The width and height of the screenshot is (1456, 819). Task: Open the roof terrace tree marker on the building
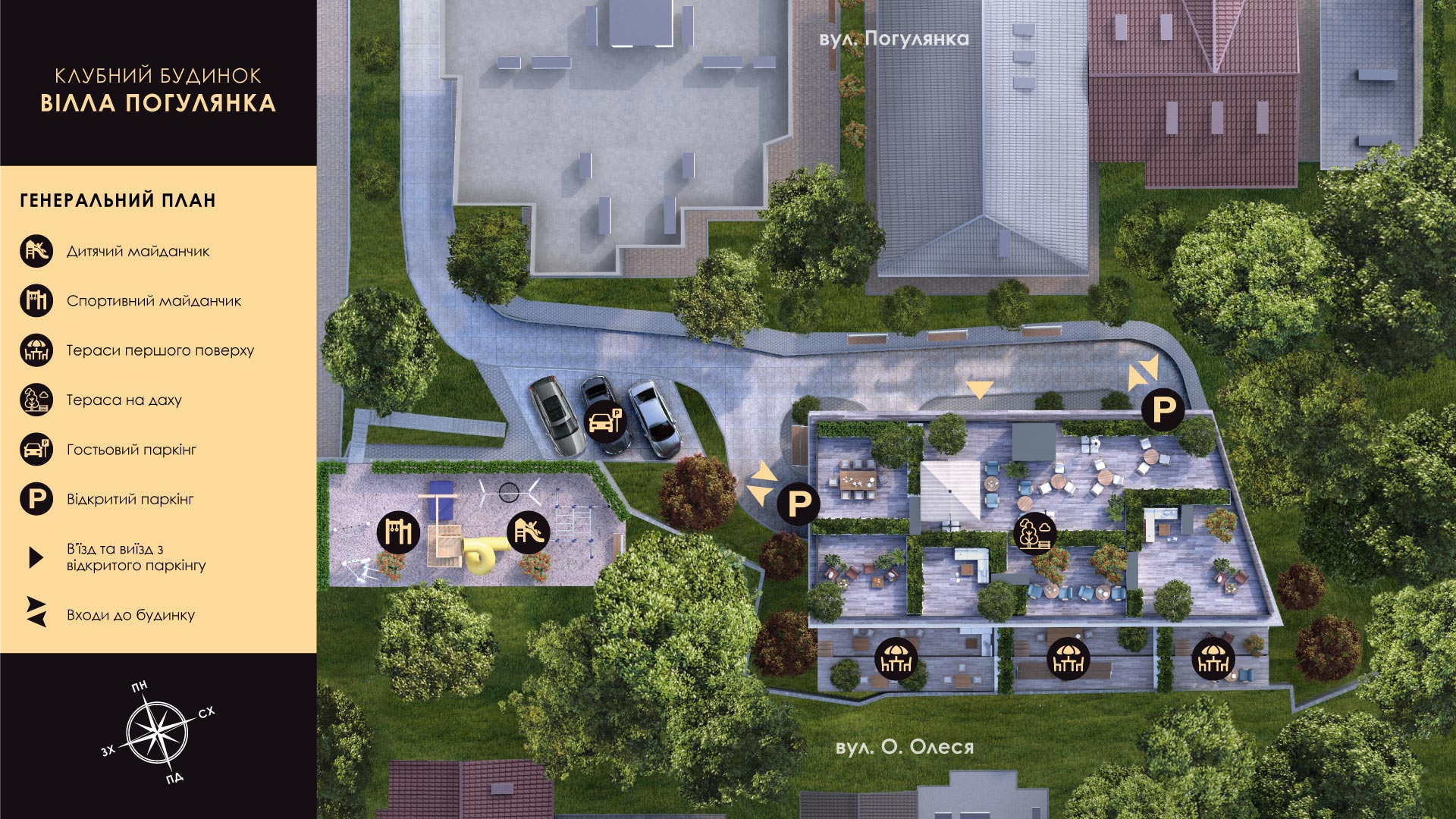[1034, 533]
